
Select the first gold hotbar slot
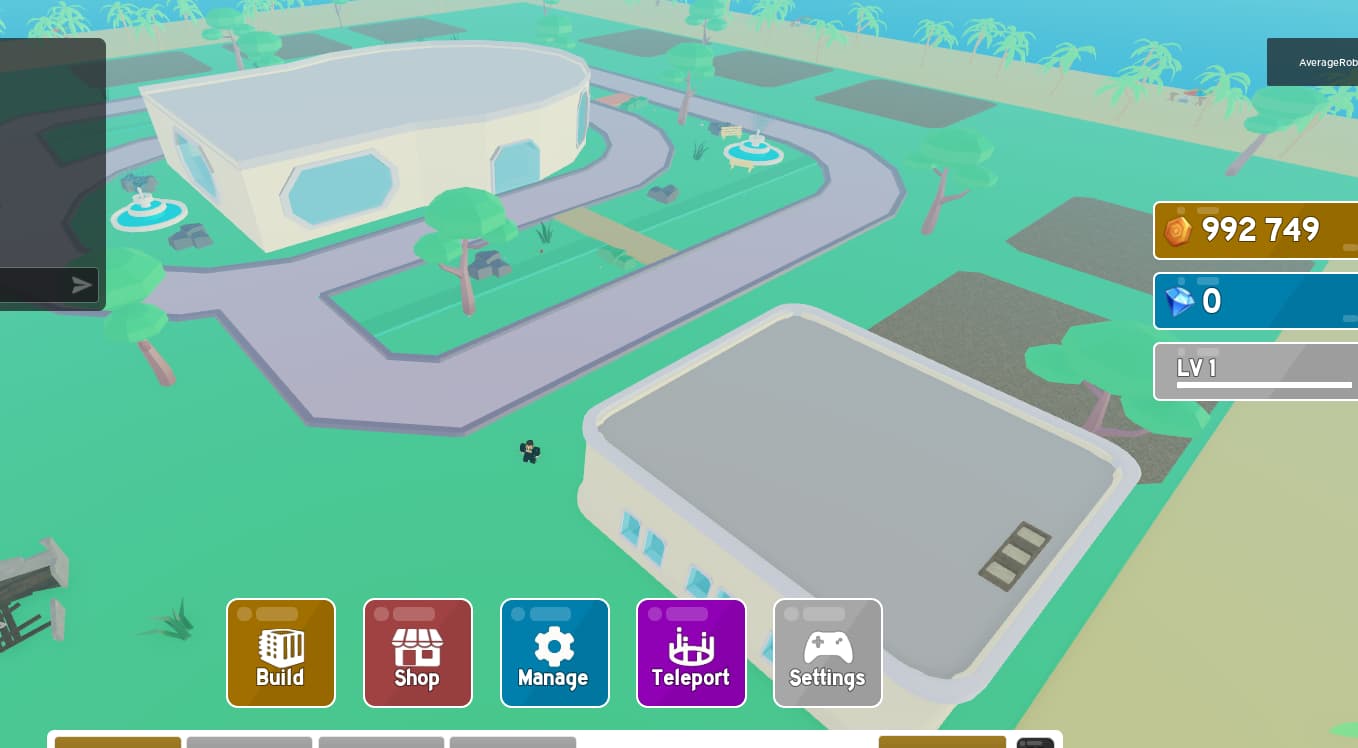117,744
